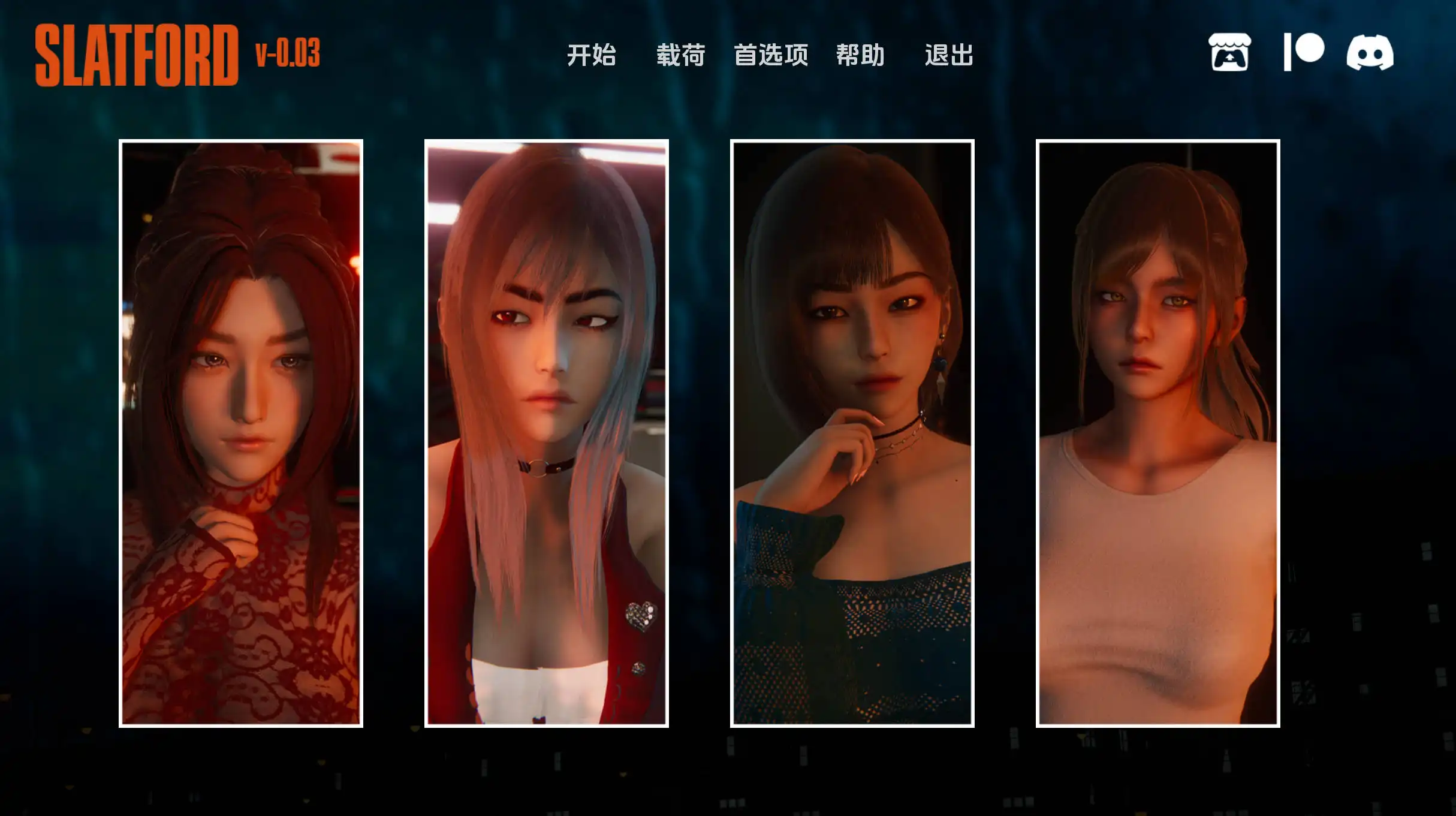Select the ponytail character in white tank top
Screen dimensions: 1456x816
pos(1158,433)
